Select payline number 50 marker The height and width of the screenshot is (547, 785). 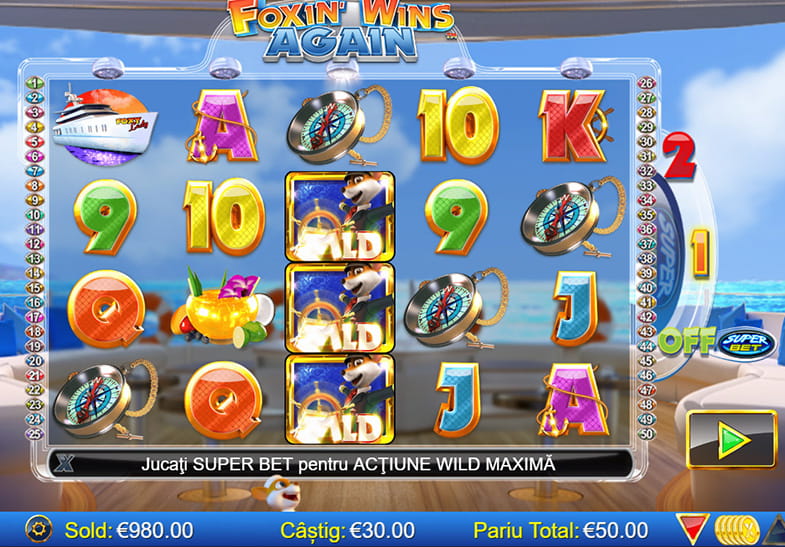point(645,433)
